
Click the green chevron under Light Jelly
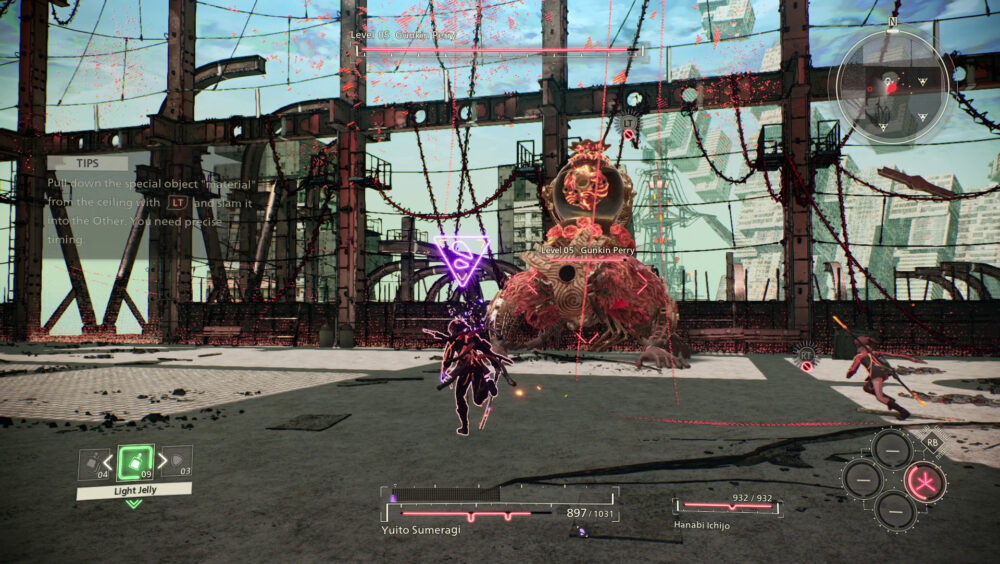click(x=133, y=503)
